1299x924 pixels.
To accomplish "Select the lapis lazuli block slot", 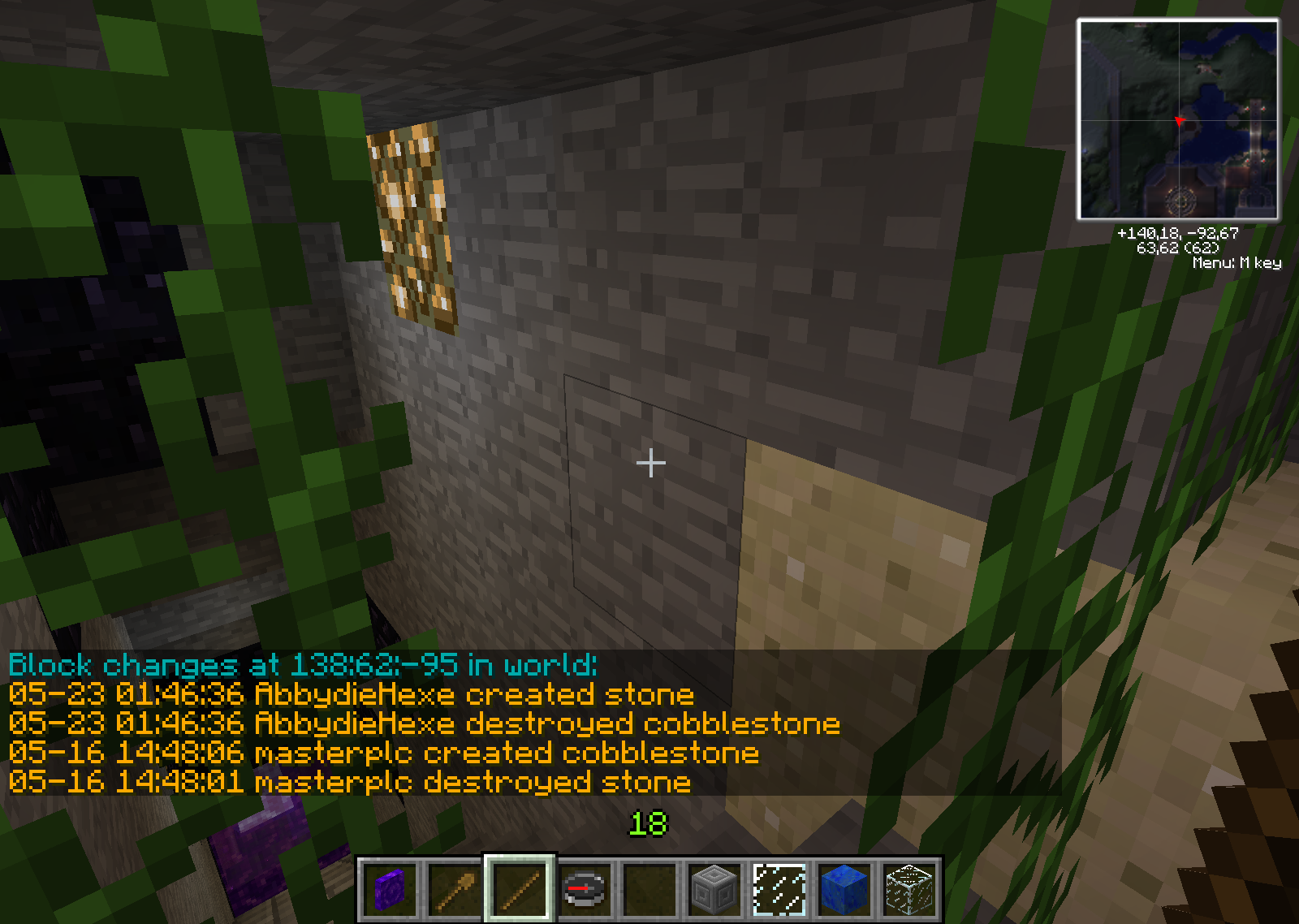I will [x=844, y=889].
